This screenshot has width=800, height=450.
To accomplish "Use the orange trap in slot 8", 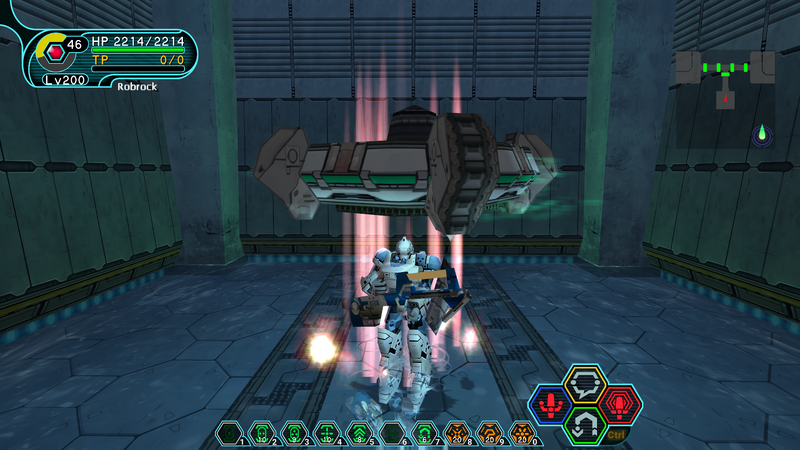I will click(x=457, y=433).
